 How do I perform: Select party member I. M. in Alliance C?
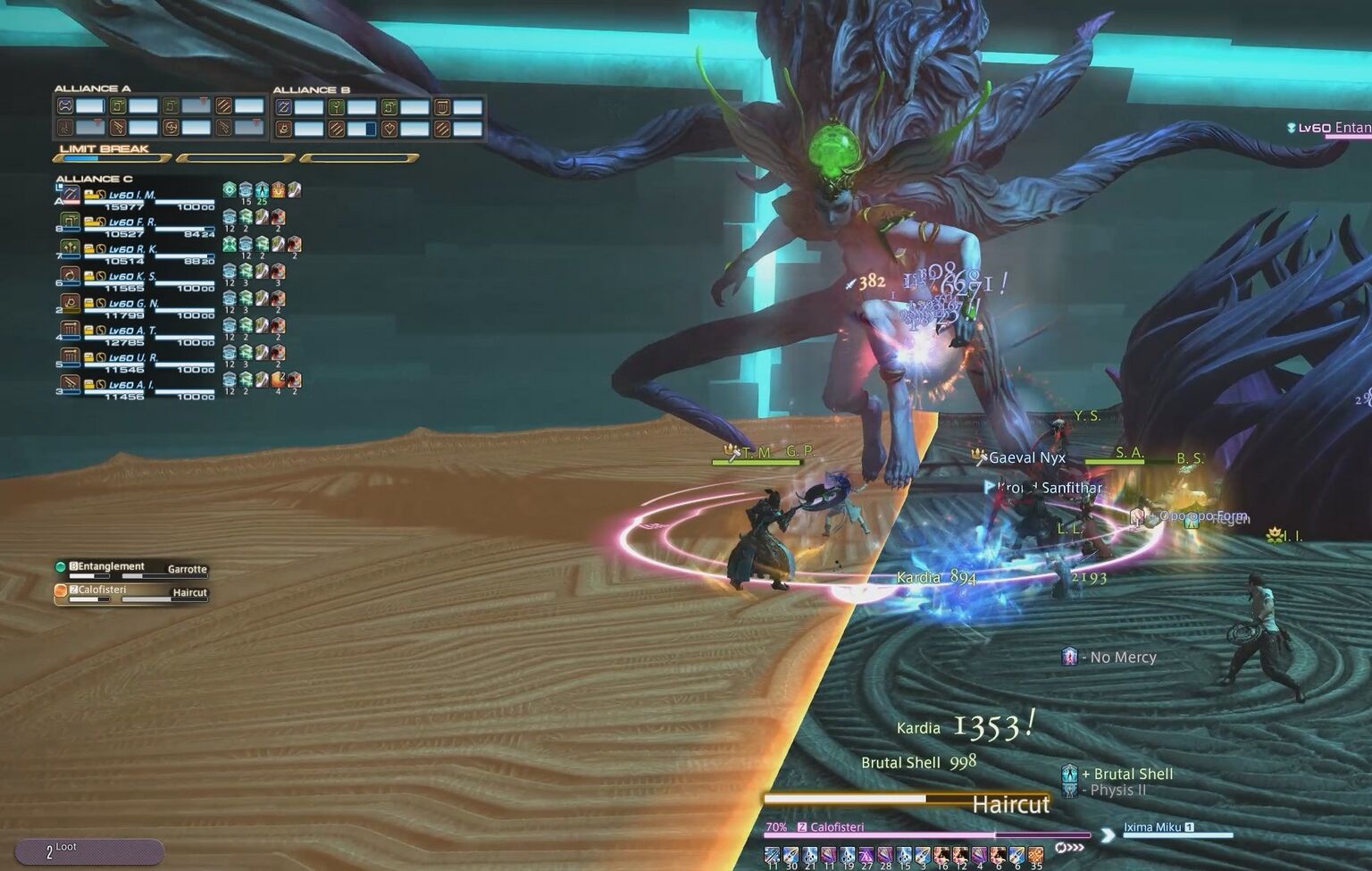click(134, 196)
